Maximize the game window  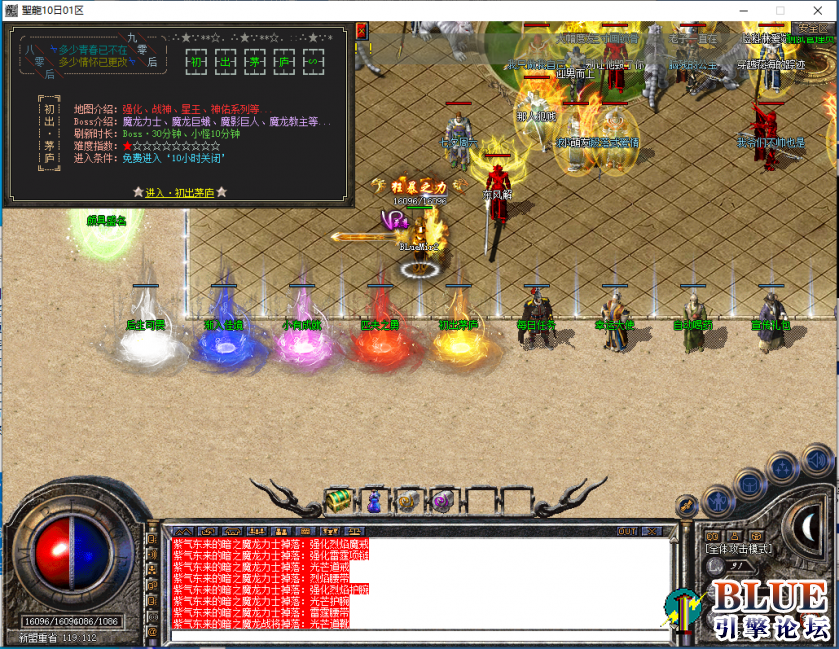pos(780,10)
